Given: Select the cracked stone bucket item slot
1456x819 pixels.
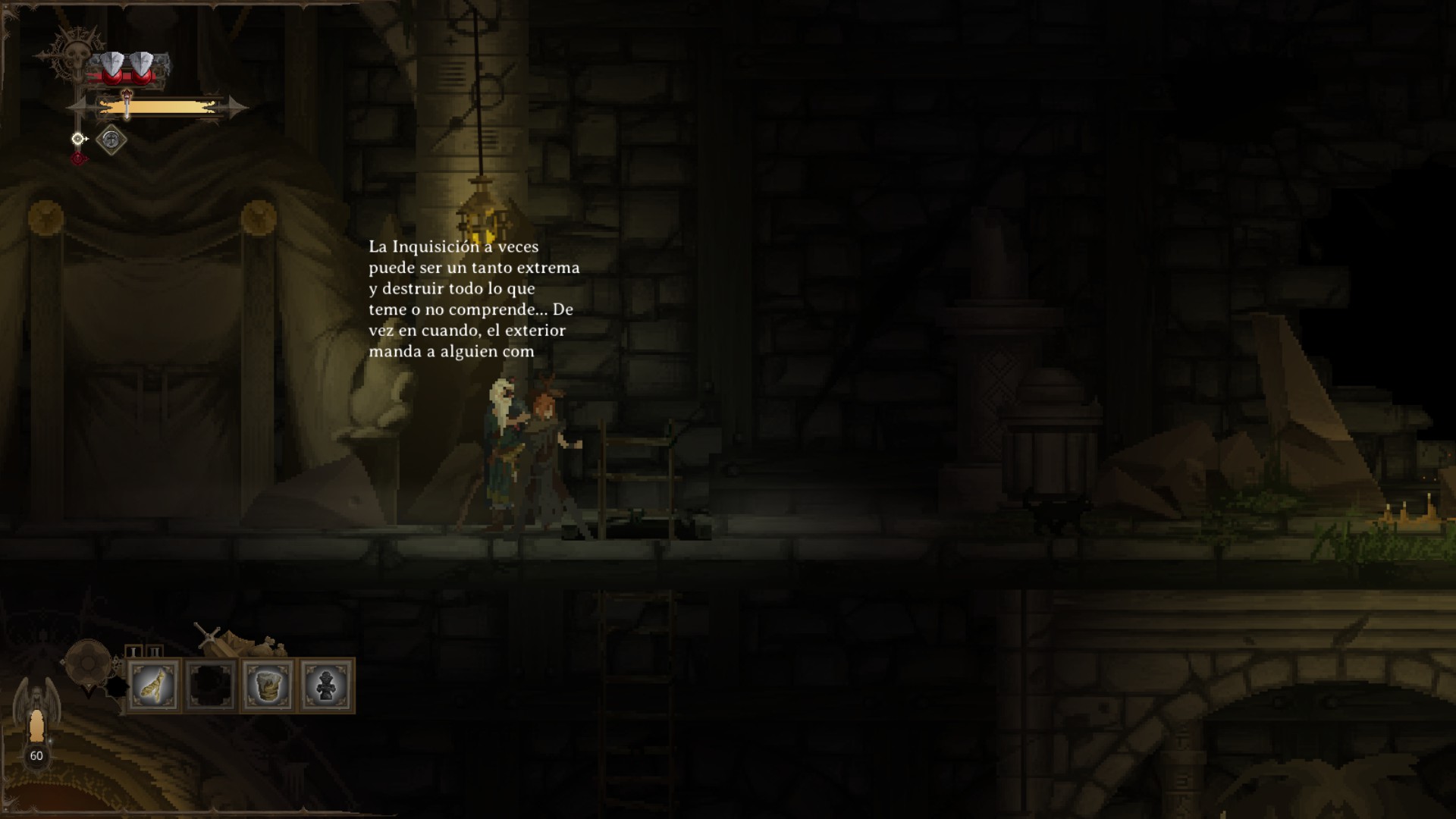Looking at the screenshot, I should coord(268,686).
